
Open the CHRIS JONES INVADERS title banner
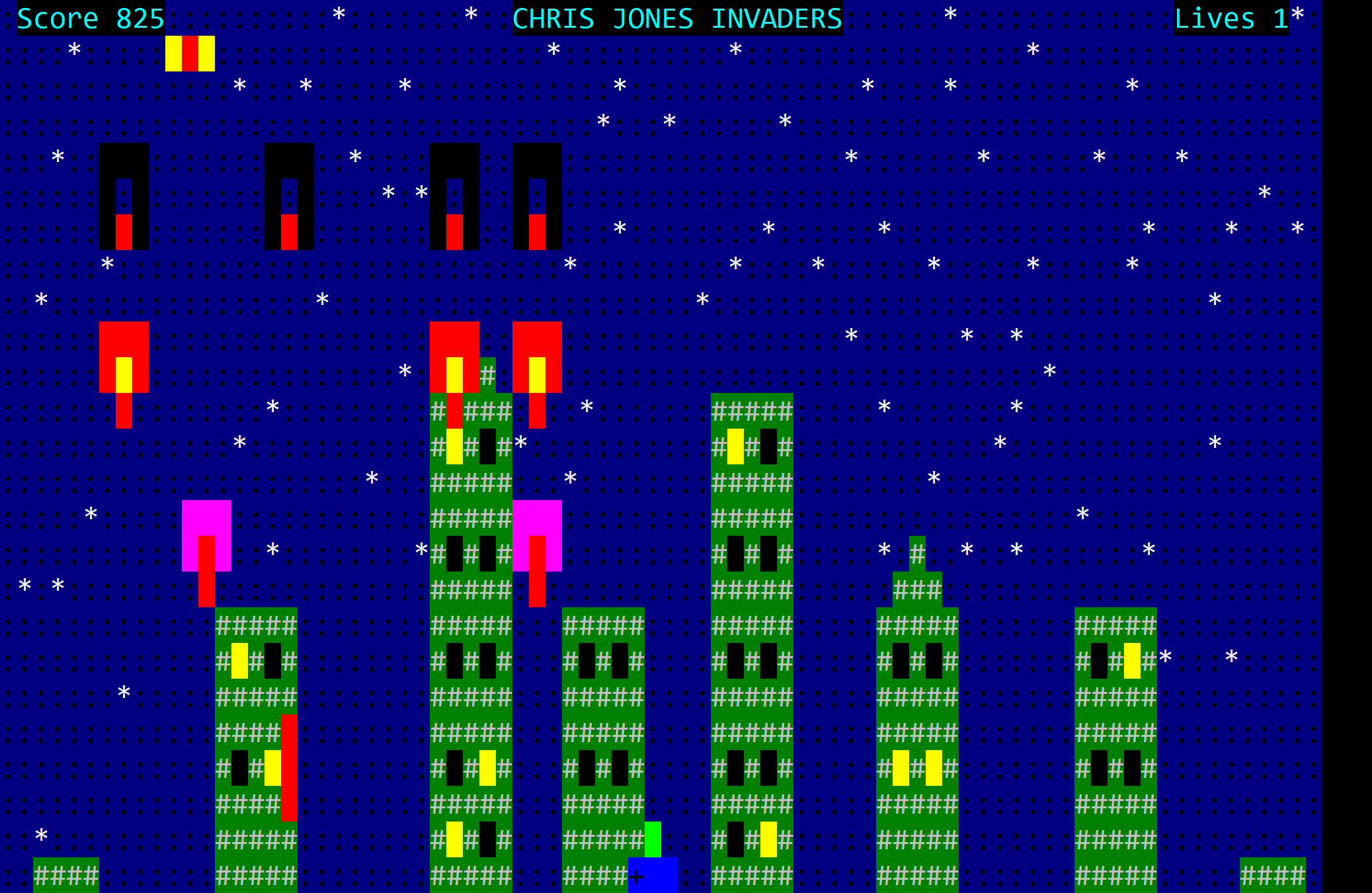(x=677, y=19)
